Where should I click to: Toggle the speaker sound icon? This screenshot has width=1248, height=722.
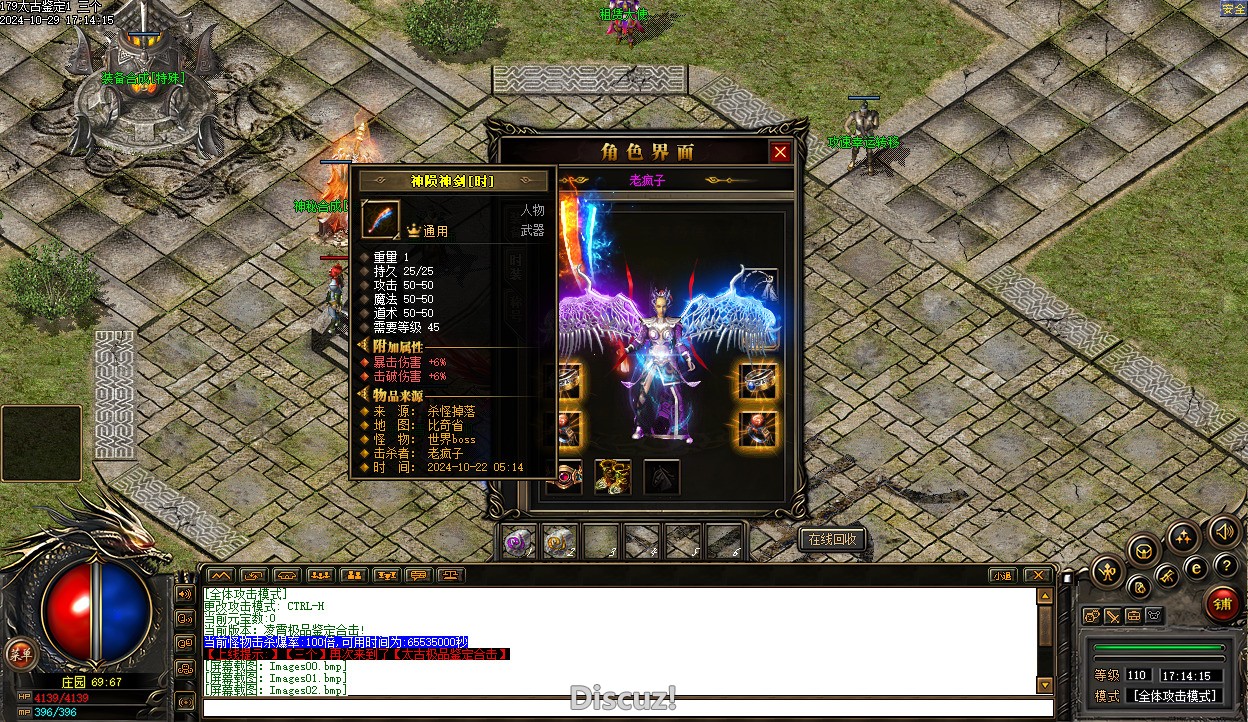(1222, 530)
